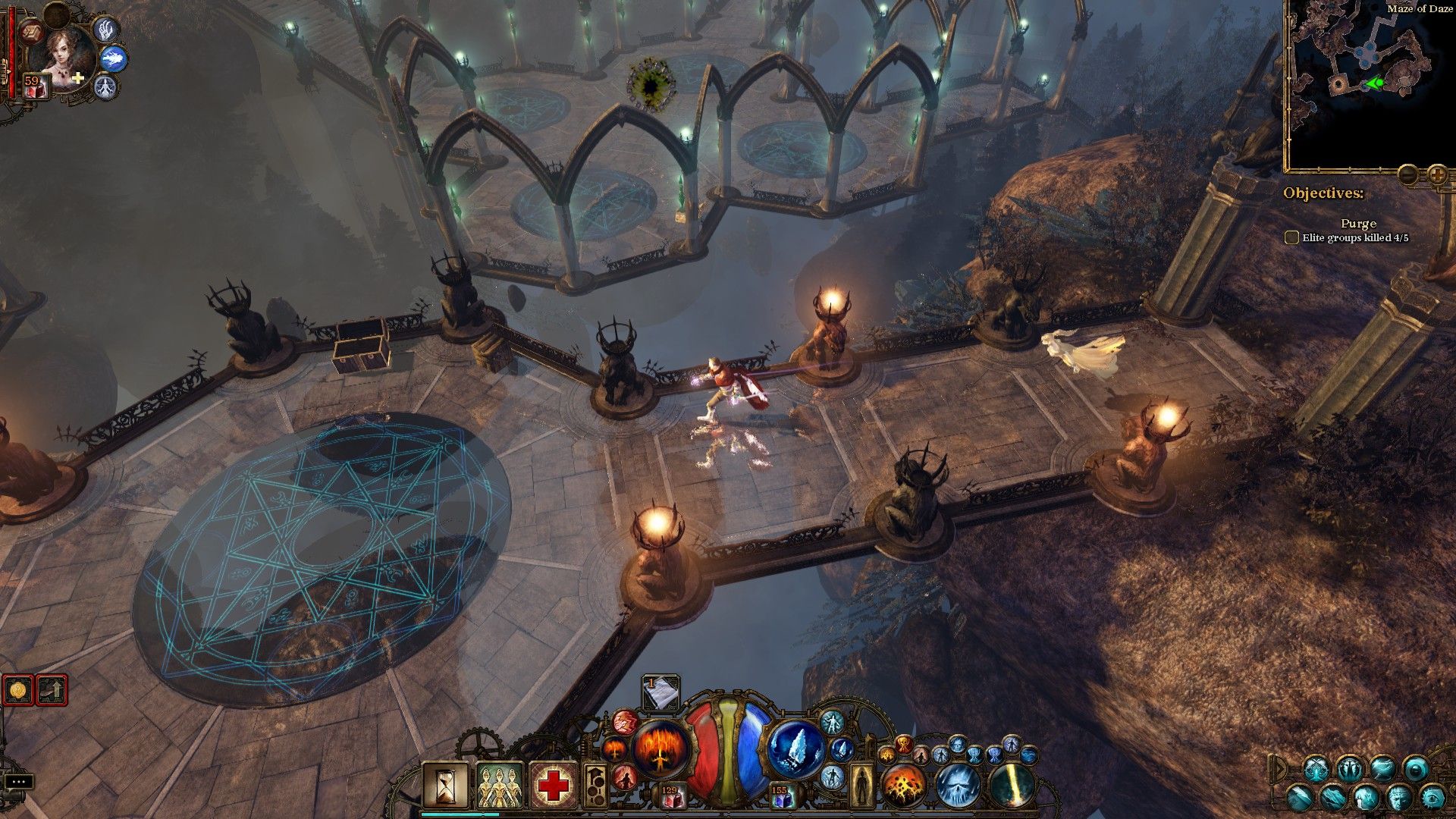Select the companion's ghostly hand ability

click(107, 29)
